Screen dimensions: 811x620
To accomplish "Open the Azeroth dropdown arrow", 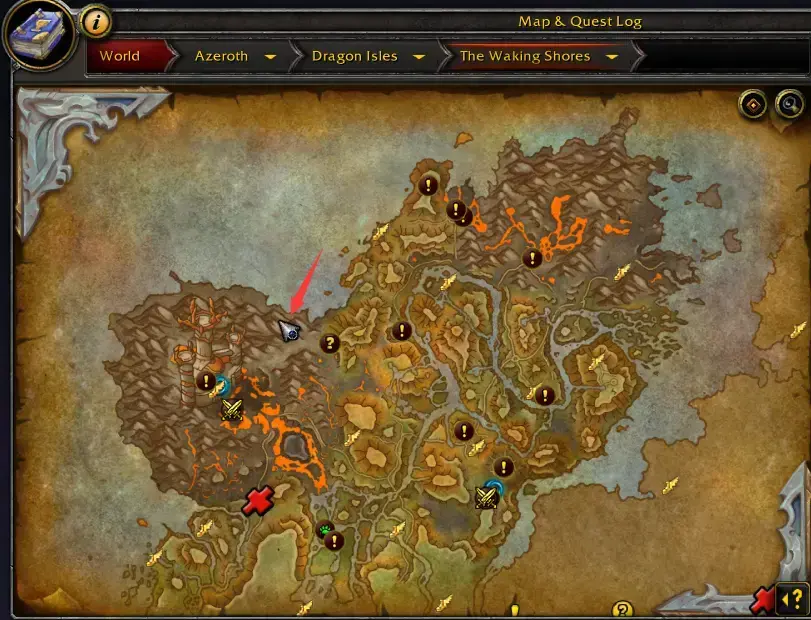I will pos(270,57).
